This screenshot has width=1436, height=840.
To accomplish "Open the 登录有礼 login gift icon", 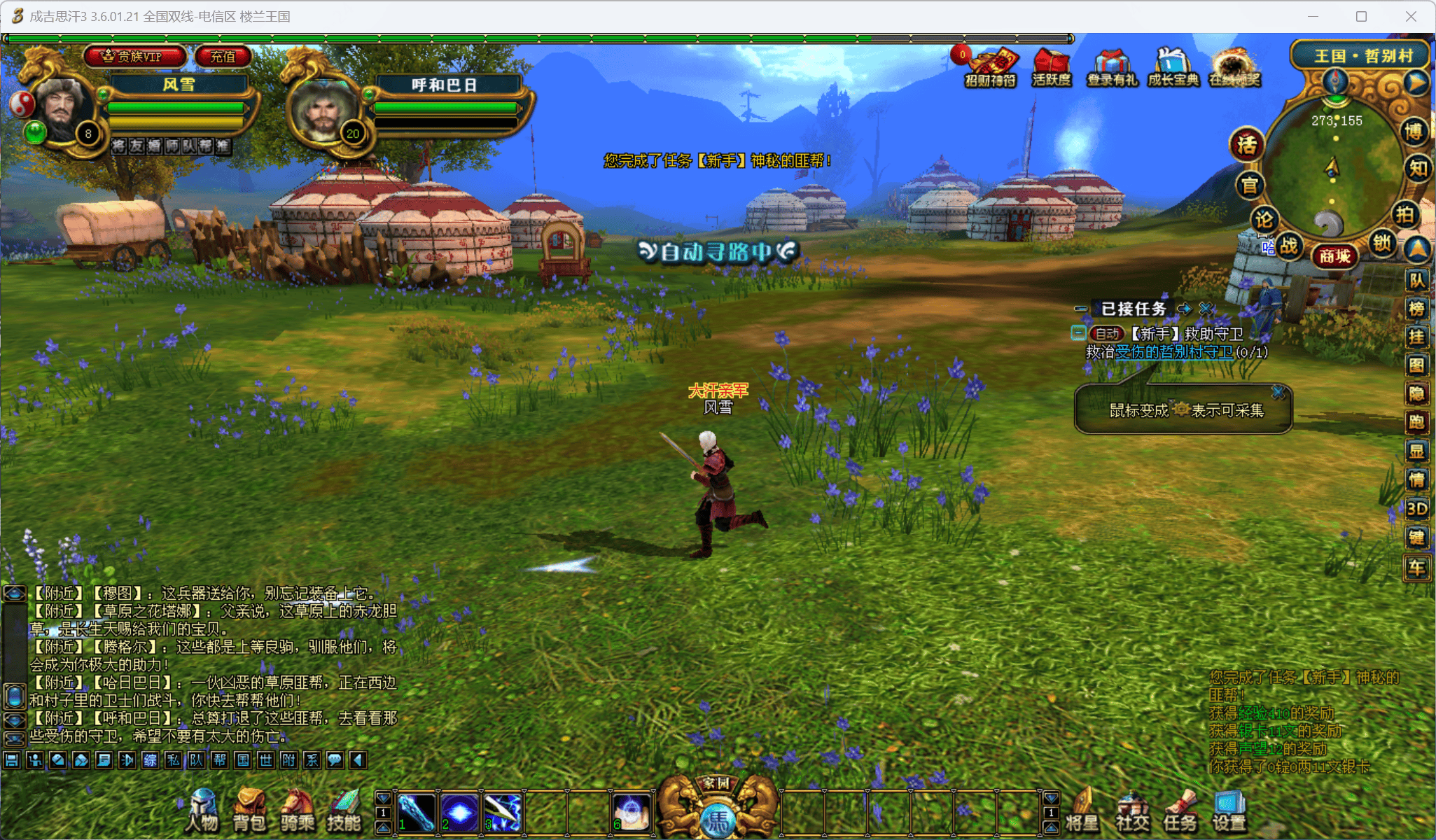I will [x=1112, y=67].
